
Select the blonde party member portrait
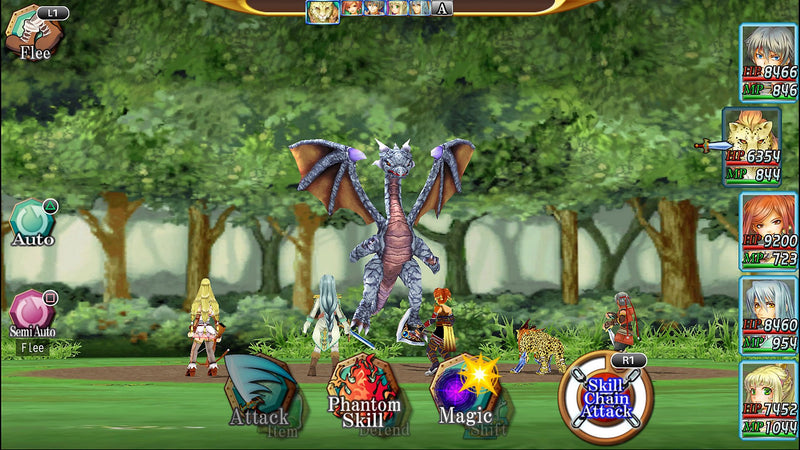click(x=768, y=400)
